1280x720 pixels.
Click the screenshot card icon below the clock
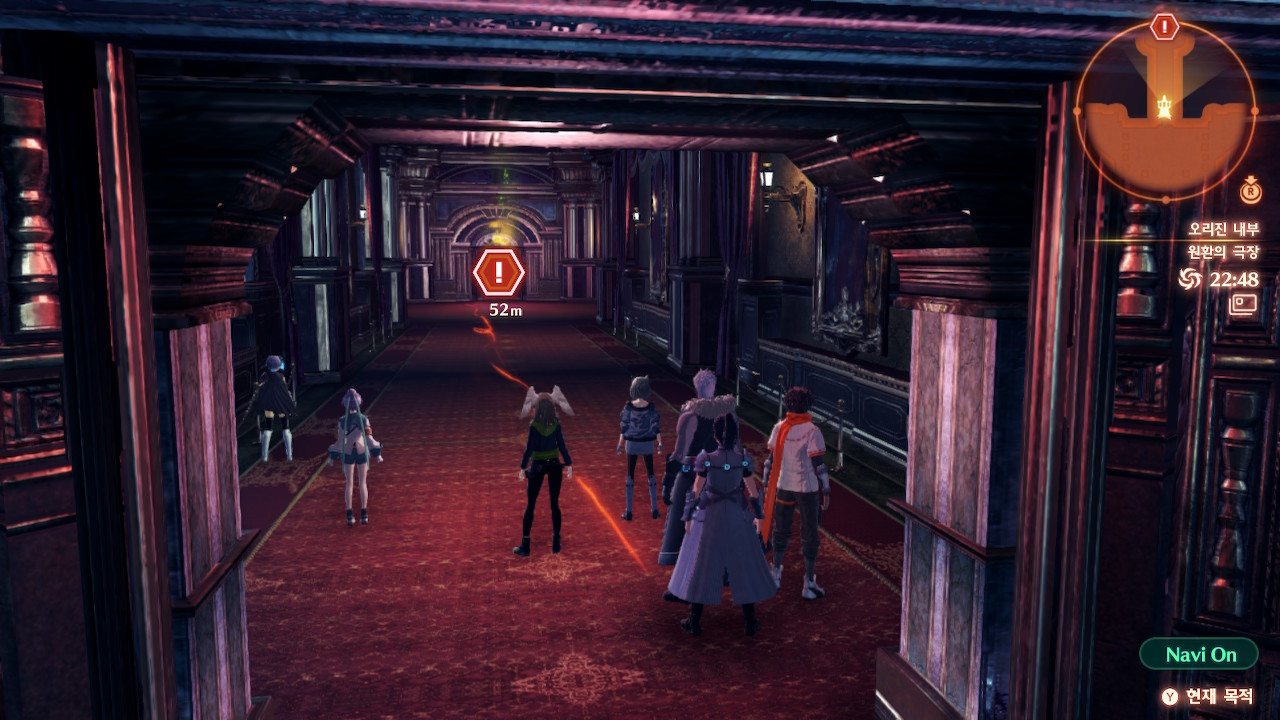click(x=1243, y=303)
